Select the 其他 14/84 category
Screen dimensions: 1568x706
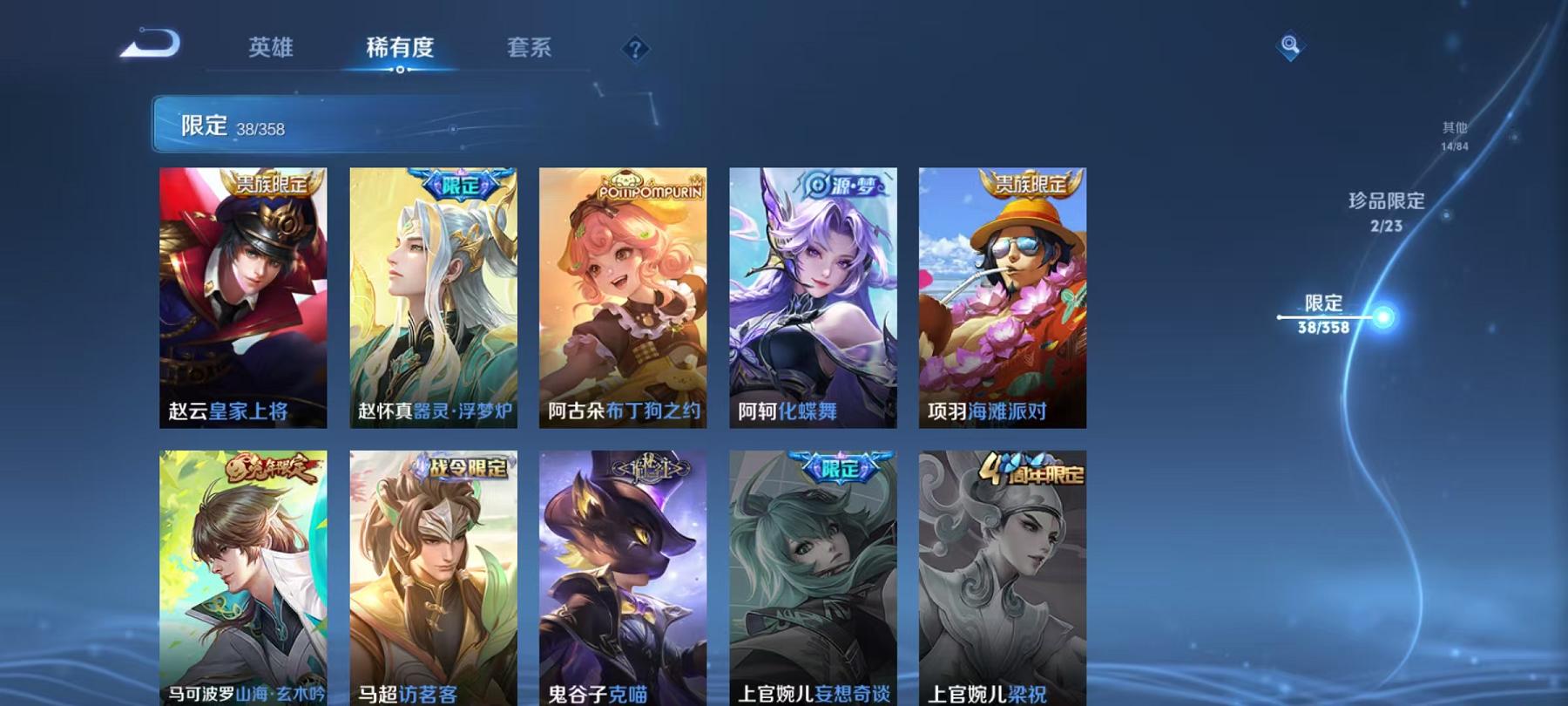[x=1455, y=136]
